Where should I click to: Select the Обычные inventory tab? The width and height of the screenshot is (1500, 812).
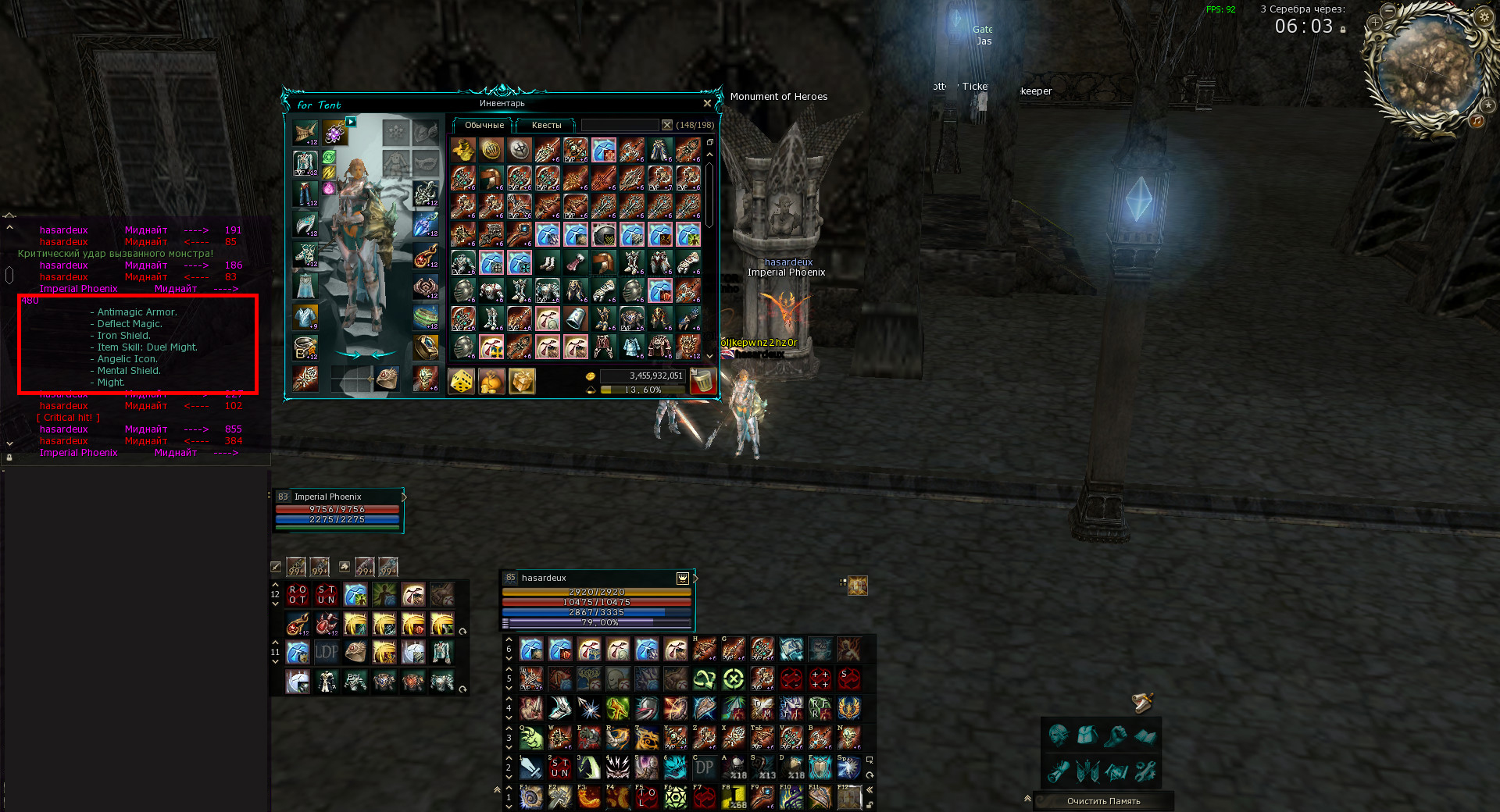point(484,125)
